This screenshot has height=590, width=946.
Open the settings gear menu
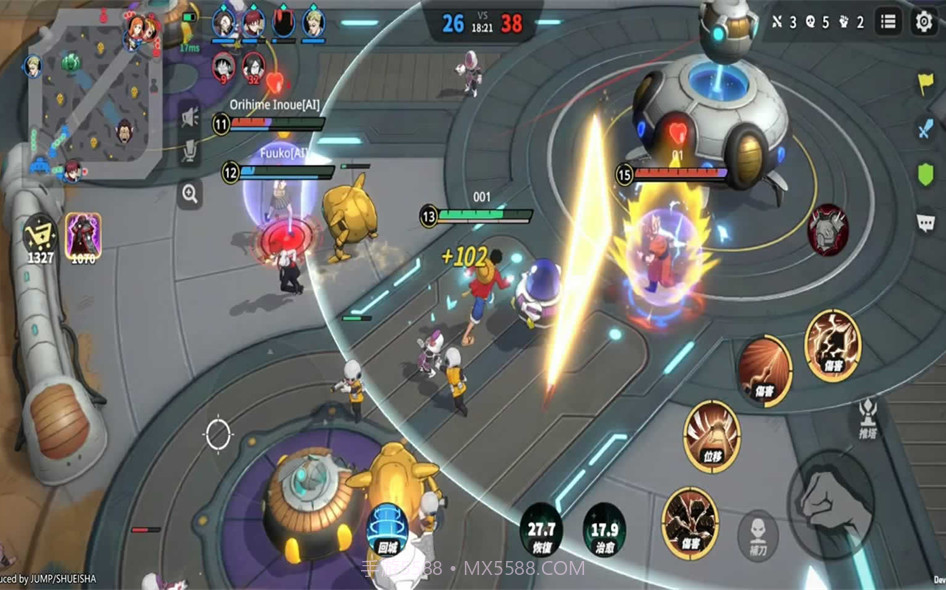tap(923, 22)
